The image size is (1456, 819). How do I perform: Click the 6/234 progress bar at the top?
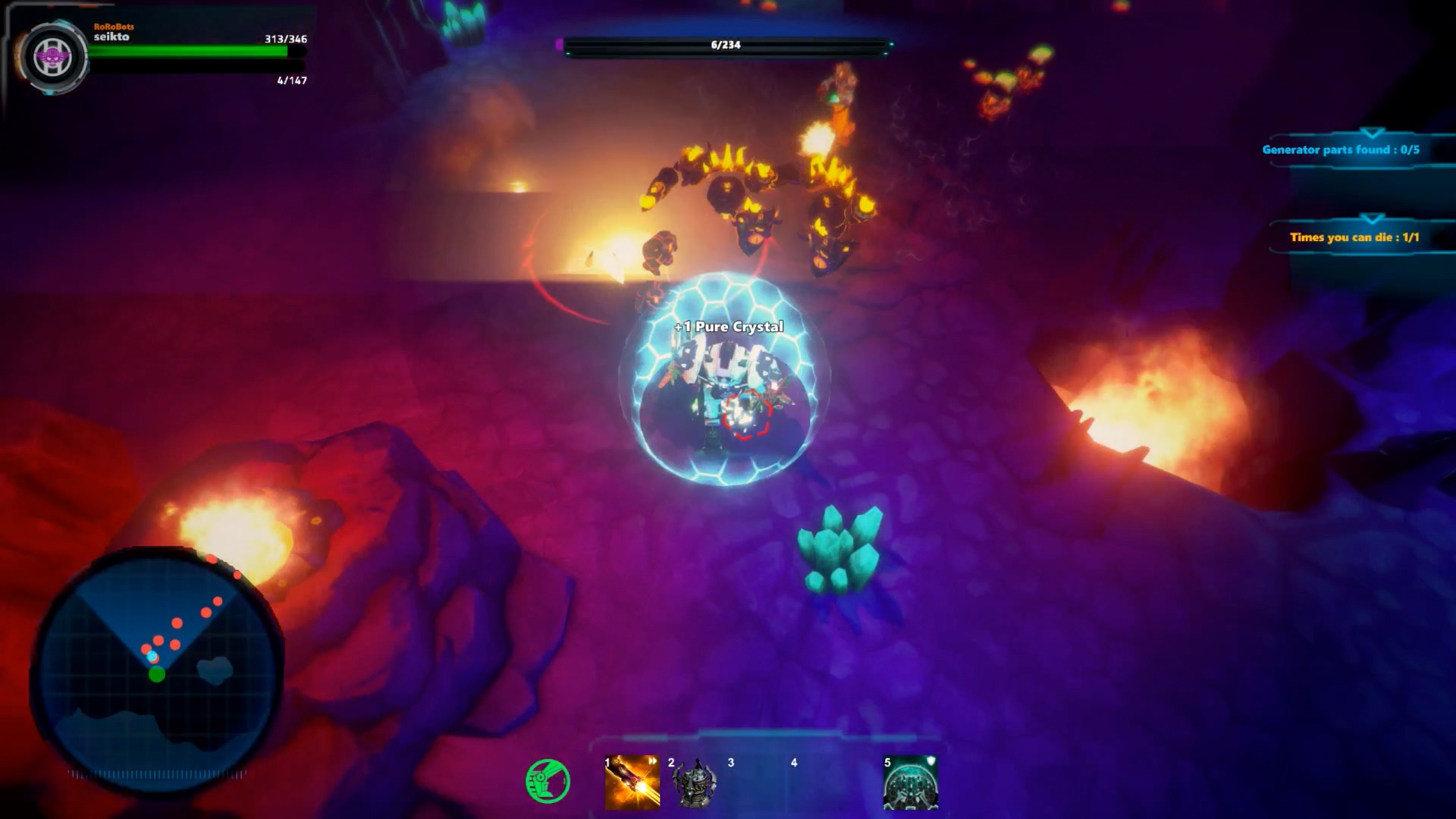point(724,45)
